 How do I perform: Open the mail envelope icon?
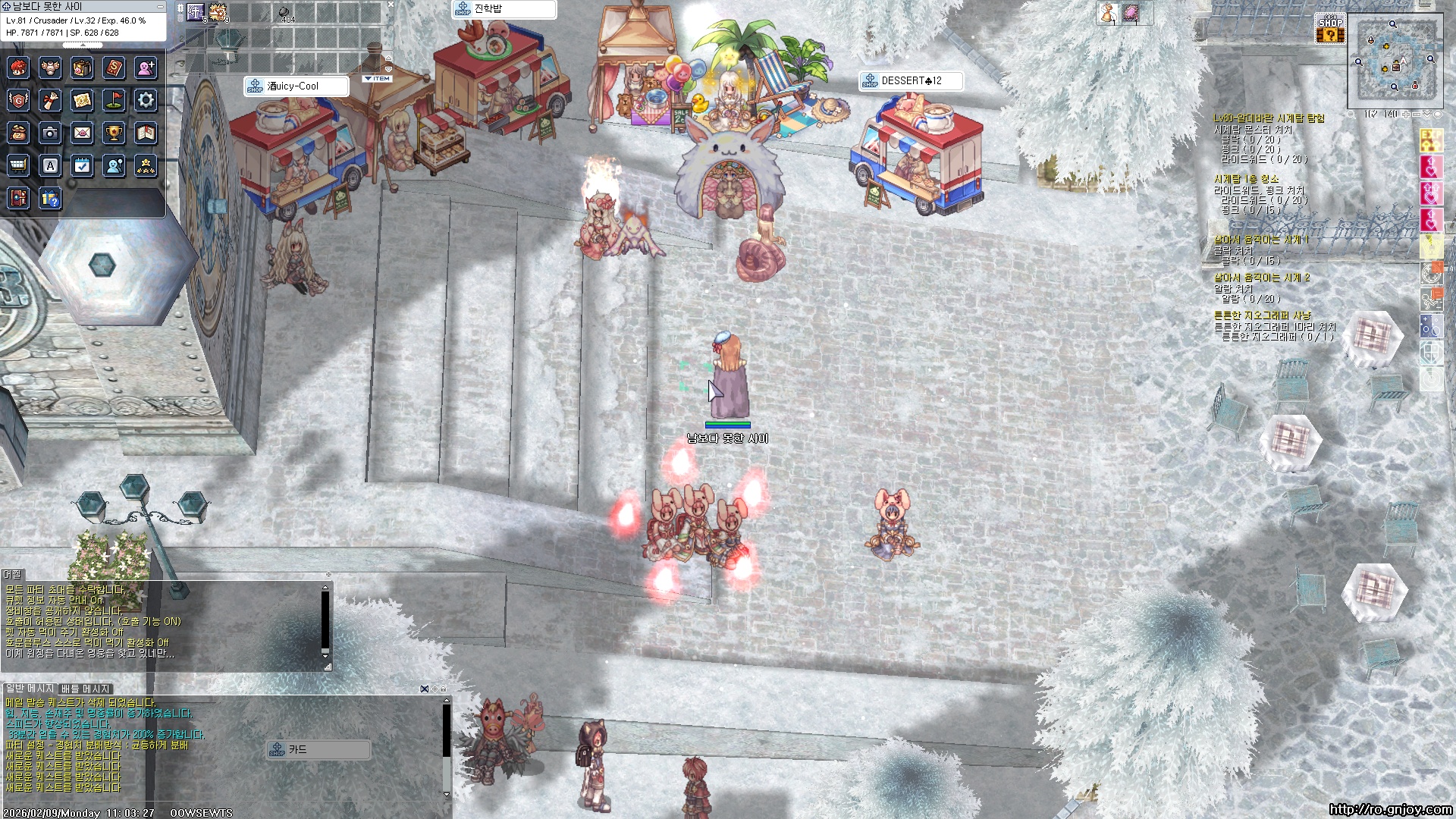82,133
